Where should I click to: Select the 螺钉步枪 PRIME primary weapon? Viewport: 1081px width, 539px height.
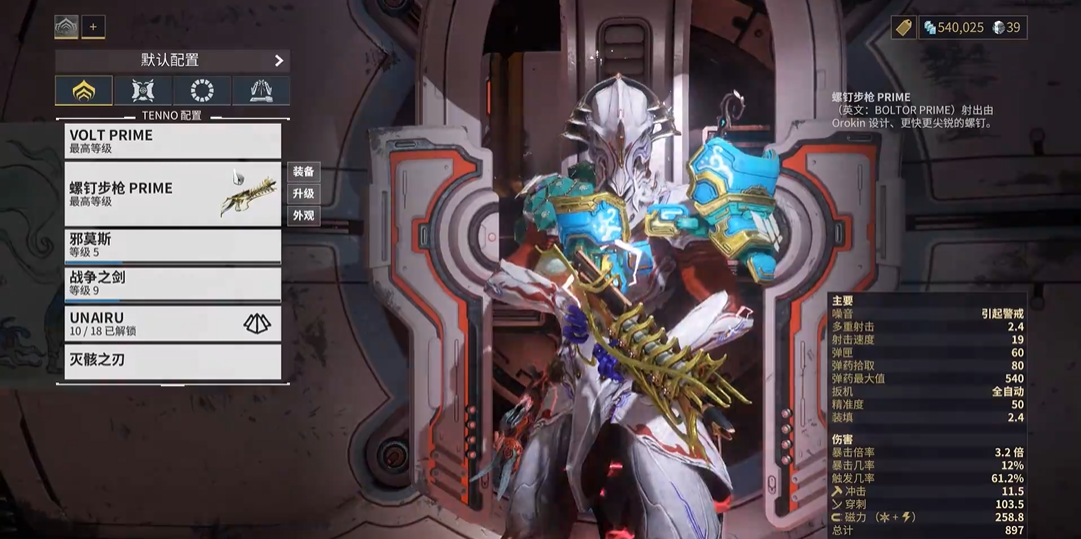(172, 193)
